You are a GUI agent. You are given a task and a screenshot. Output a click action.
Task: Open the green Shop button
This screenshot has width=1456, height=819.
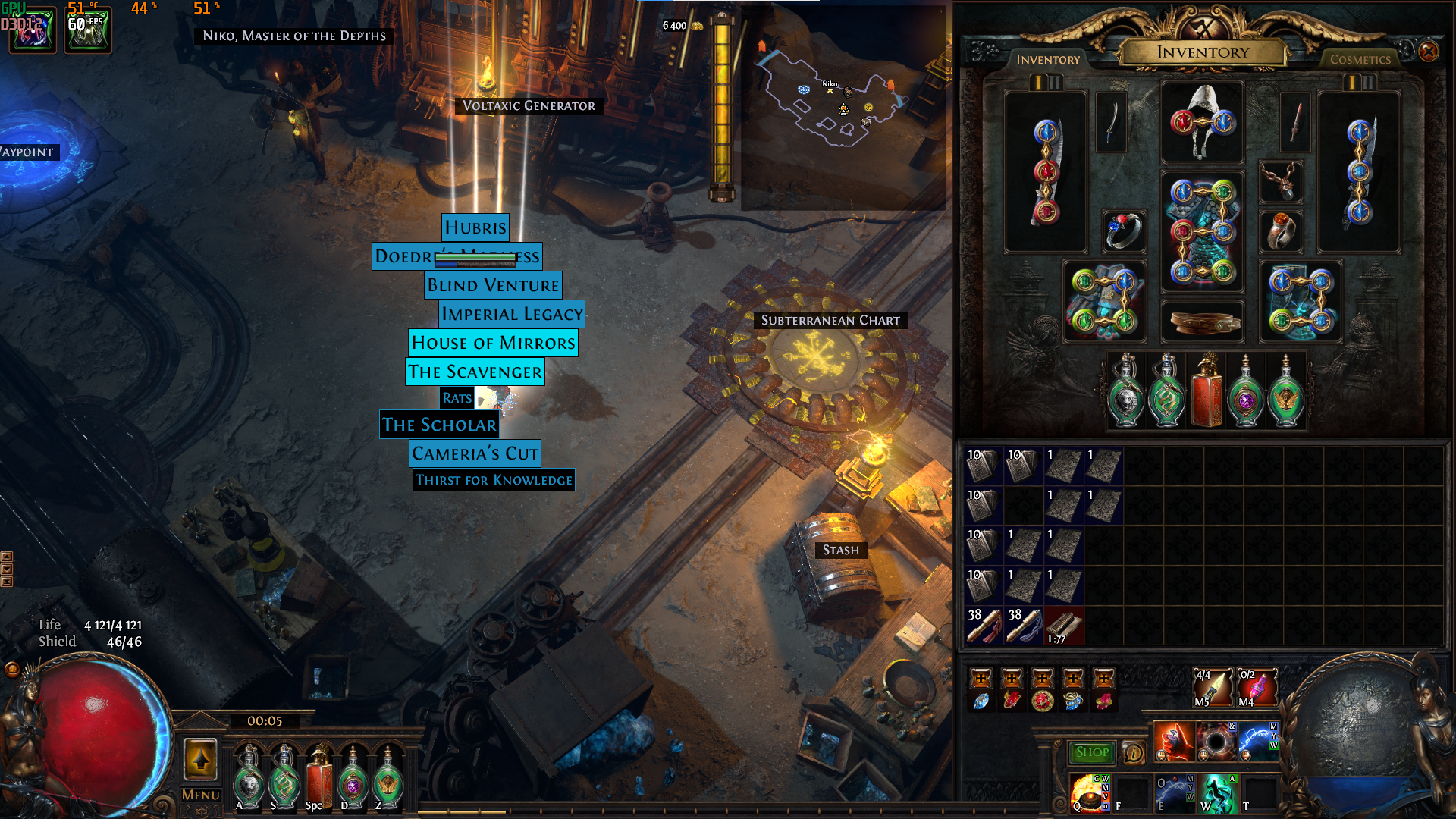1091,752
